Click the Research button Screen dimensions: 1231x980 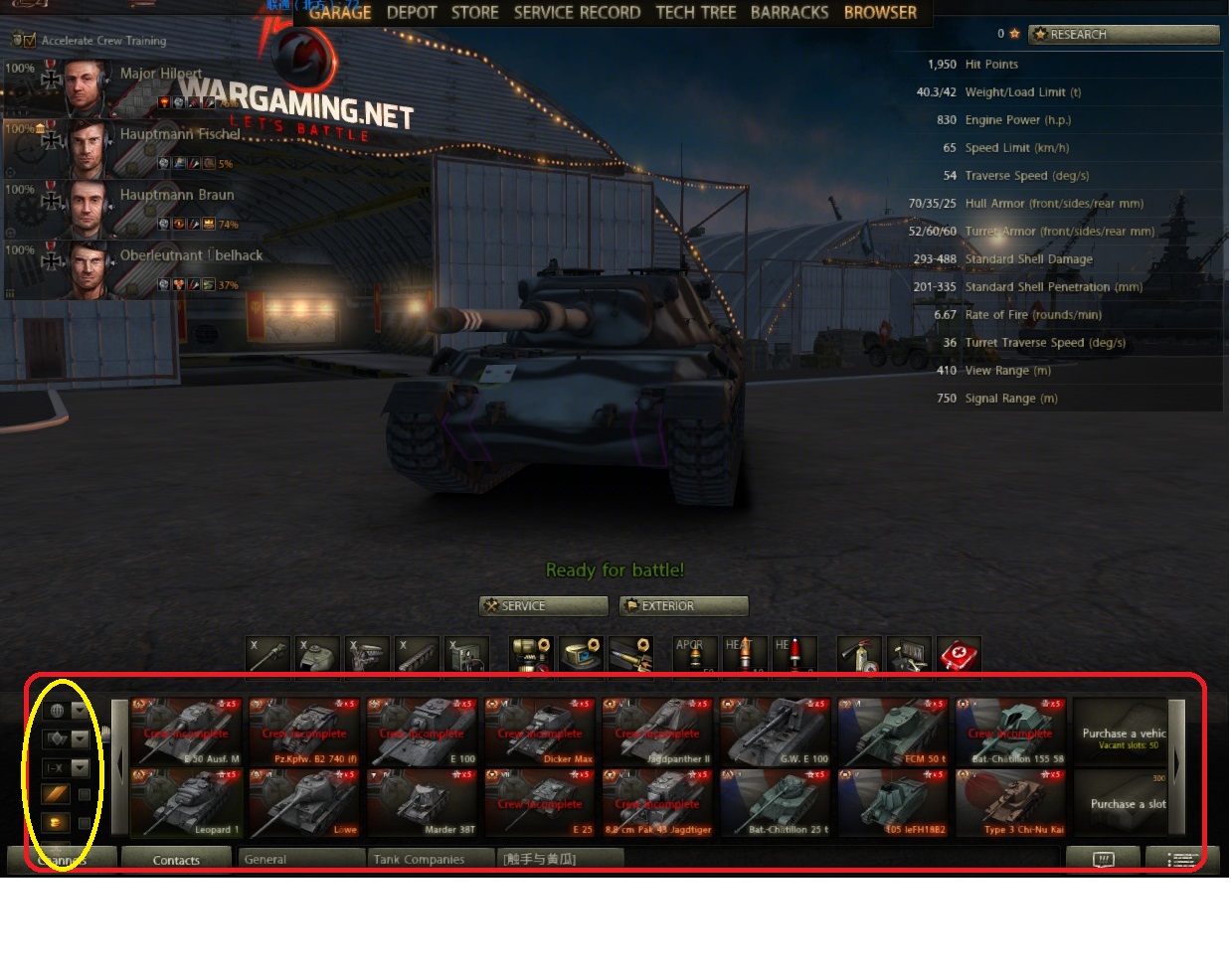[x=1124, y=35]
